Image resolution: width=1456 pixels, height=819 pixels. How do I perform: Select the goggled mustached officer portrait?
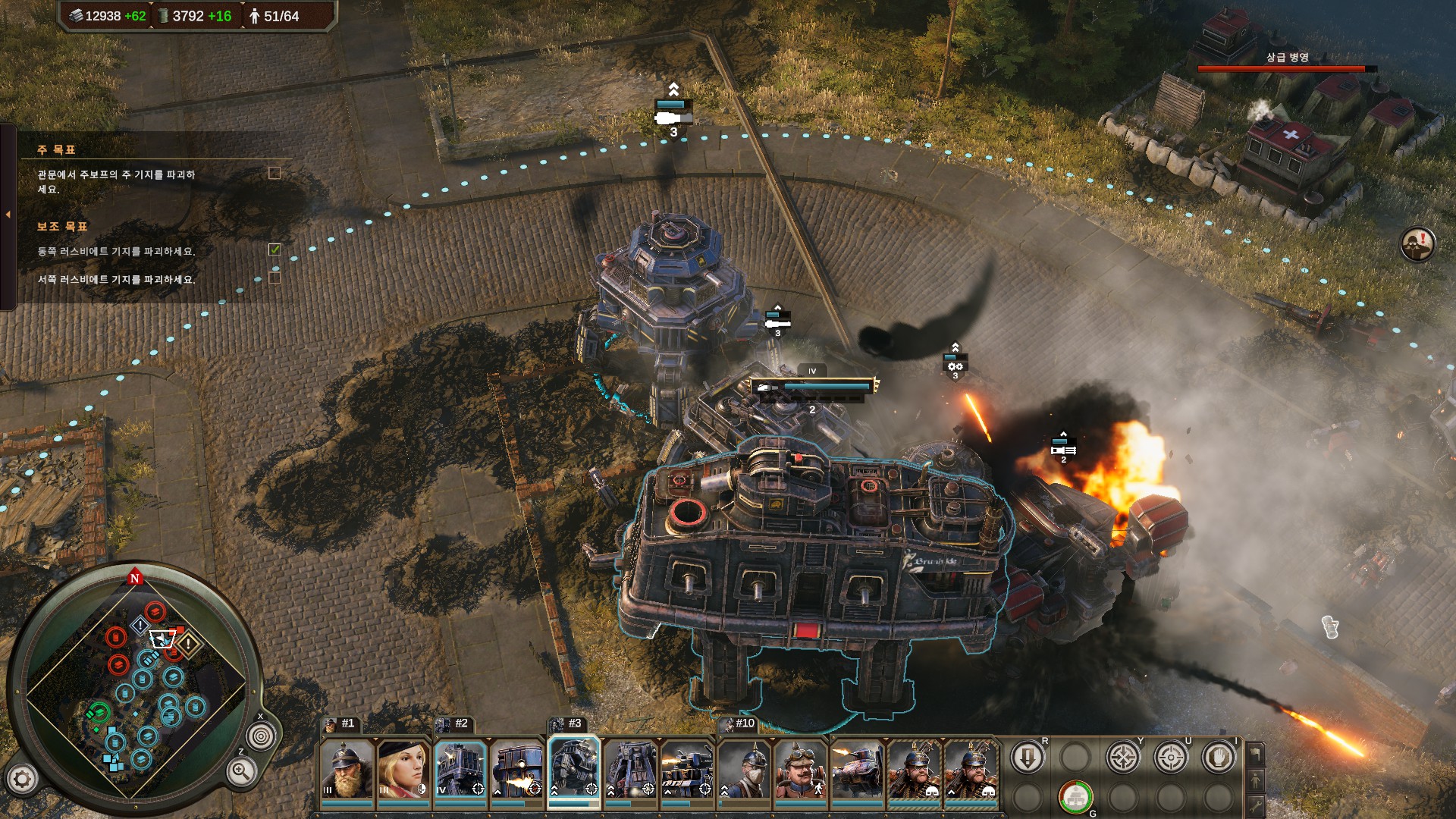tap(800, 770)
